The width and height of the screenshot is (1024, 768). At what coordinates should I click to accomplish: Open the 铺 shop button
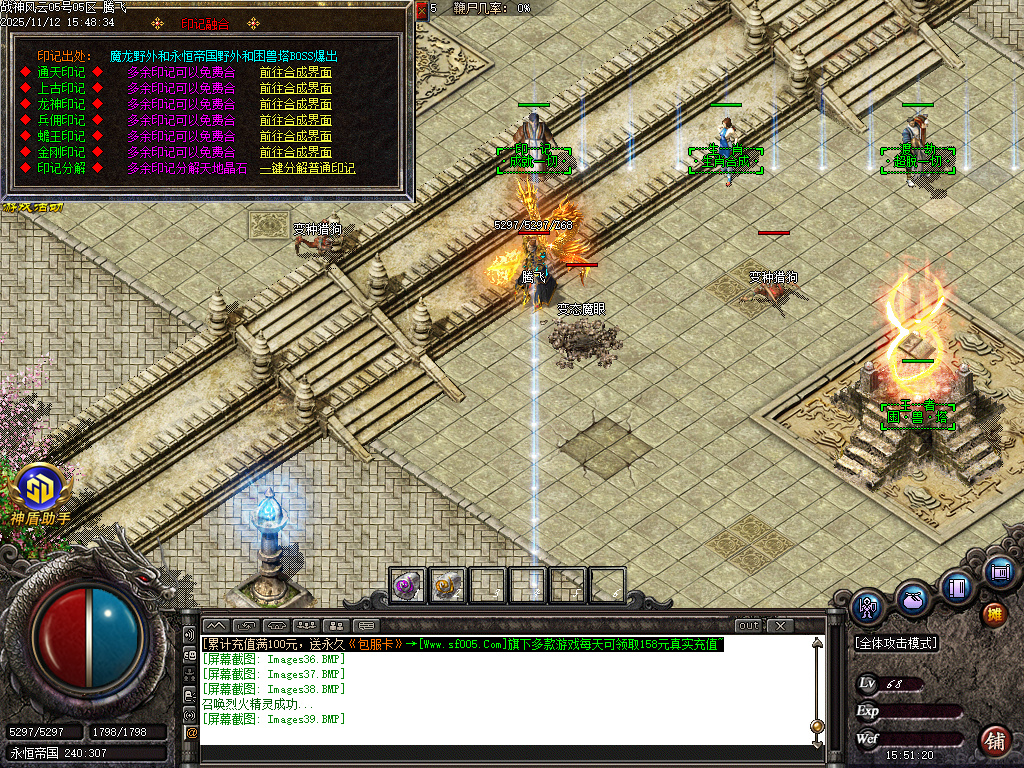(x=993, y=741)
